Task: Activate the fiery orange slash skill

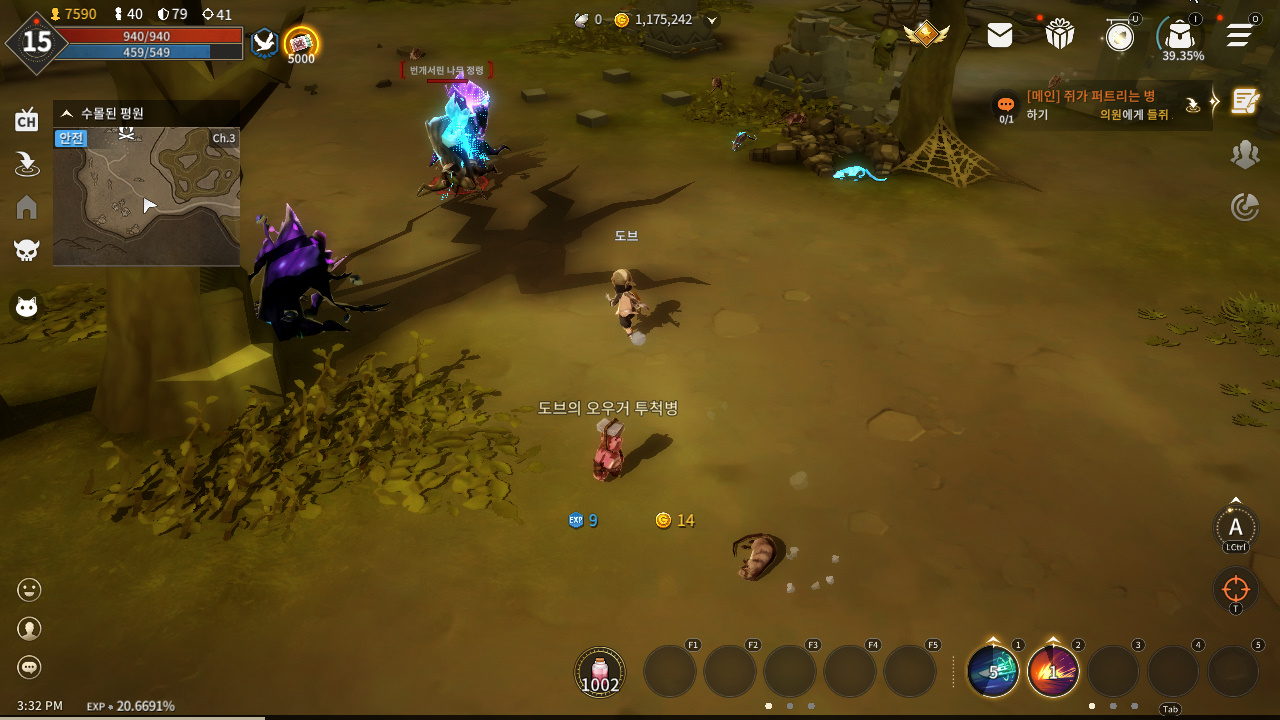Action: 1053,671
